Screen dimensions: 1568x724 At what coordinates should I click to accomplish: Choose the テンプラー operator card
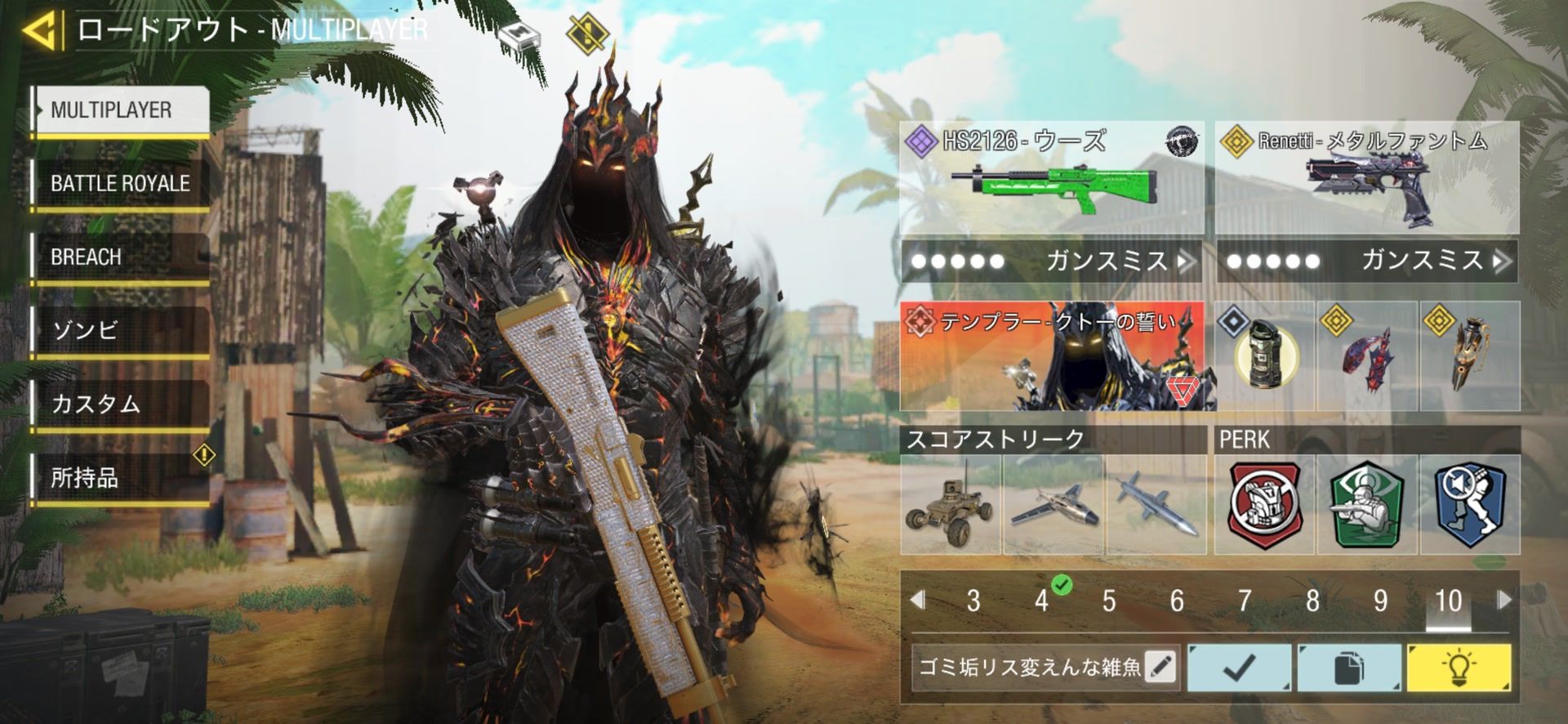coord(1058,356)
